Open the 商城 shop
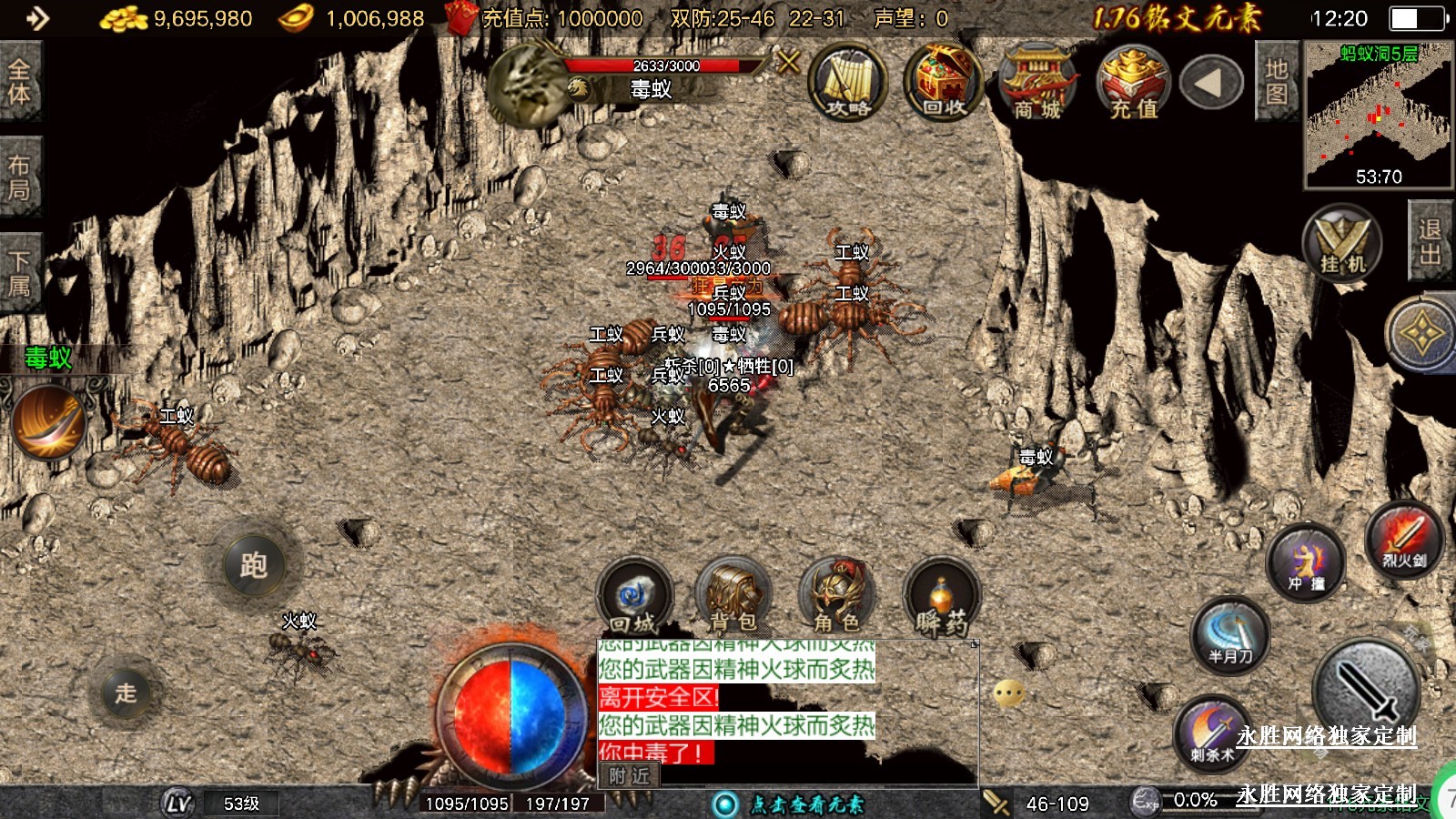Viewport: 1456px width, 819px height. (1038, 84)
